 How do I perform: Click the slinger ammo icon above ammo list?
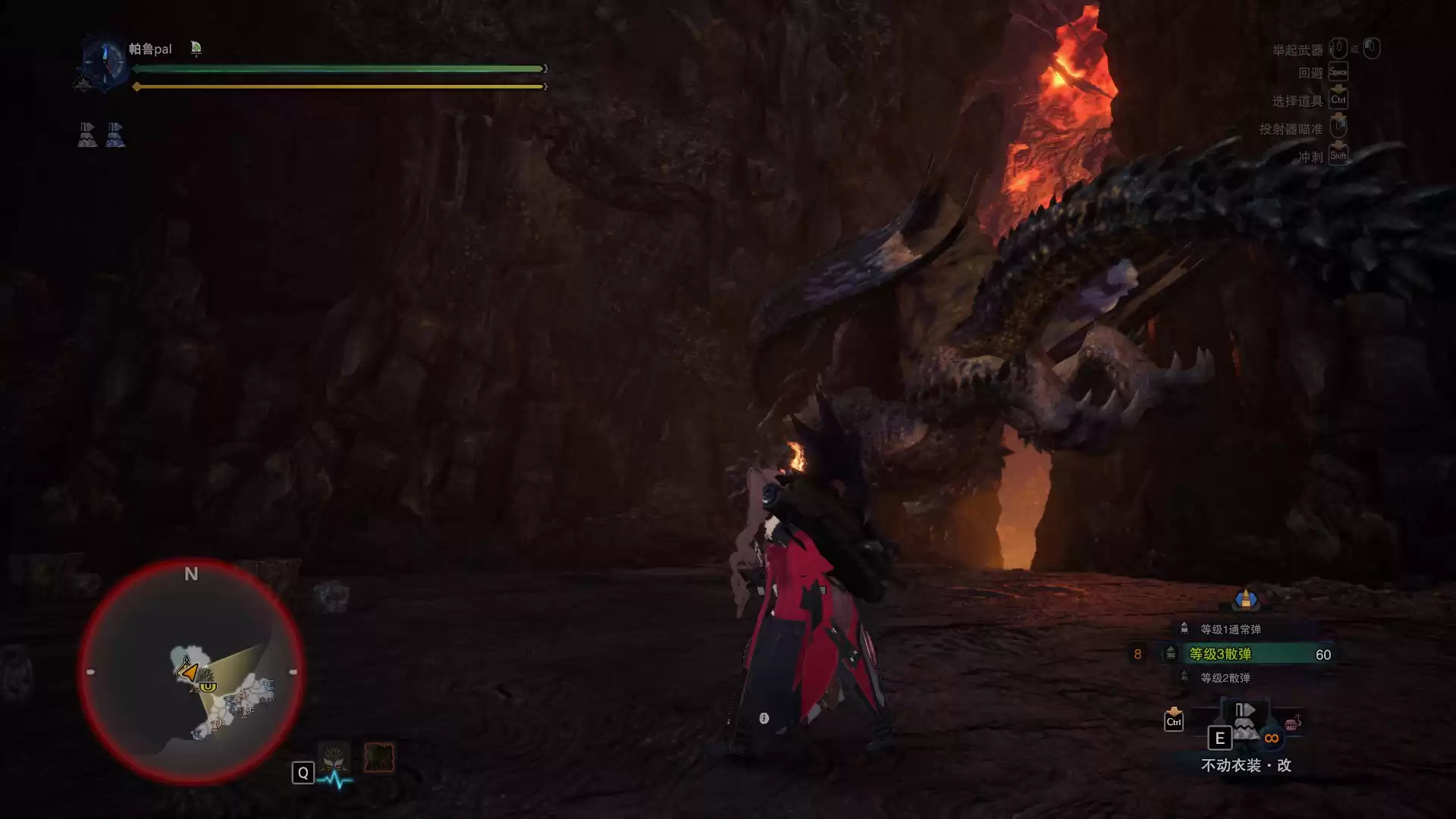1245,599
